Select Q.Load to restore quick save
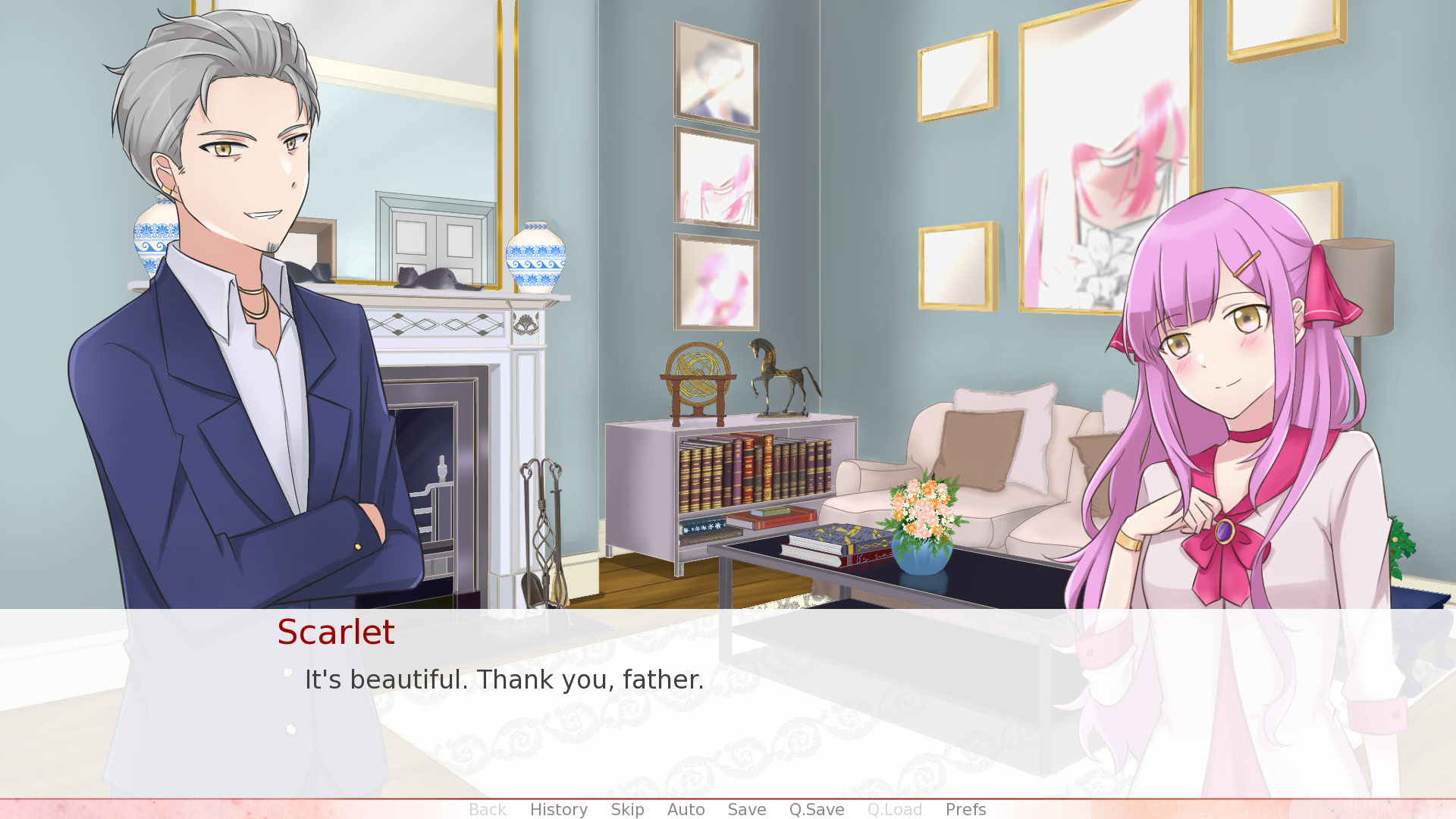Image resolution: width=1456 pixels, height=819 pixels. pyautogui.click(x=895, y=809)
